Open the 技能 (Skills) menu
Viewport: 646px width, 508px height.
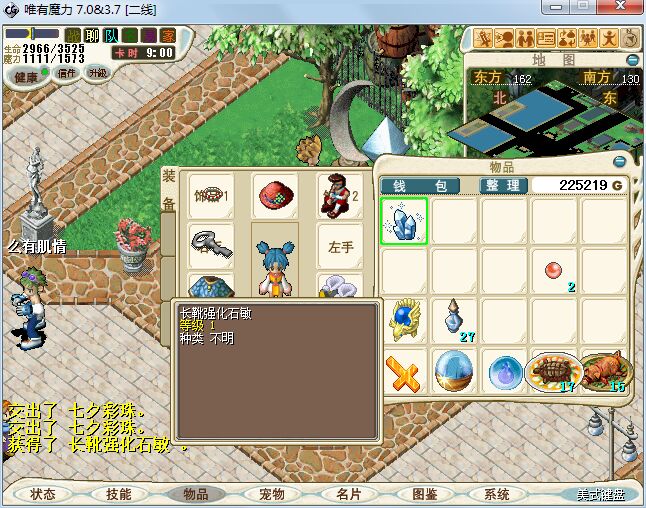tap(119, 494)
